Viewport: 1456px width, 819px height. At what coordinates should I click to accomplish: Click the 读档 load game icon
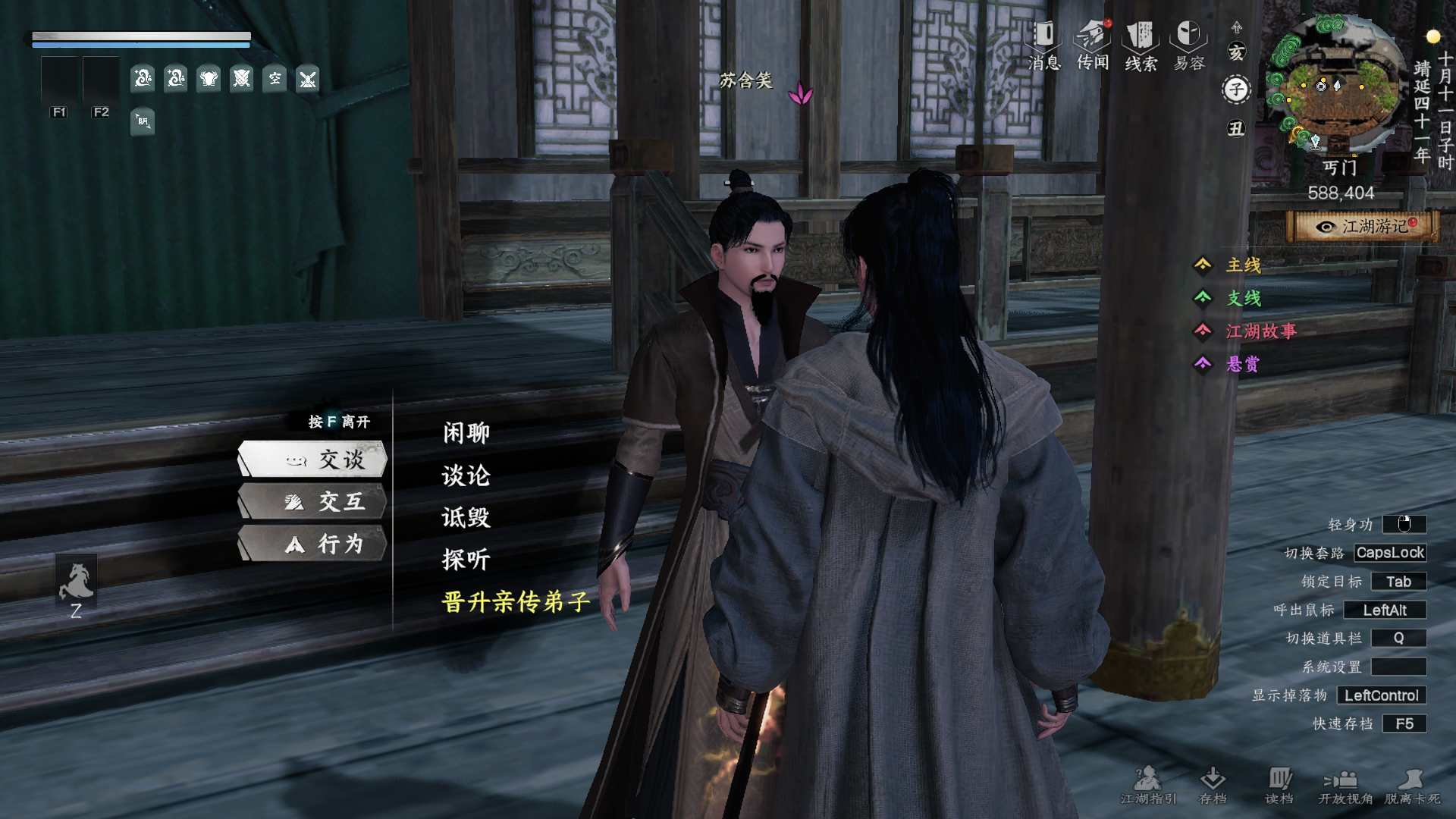click(x=1279, y=785)
